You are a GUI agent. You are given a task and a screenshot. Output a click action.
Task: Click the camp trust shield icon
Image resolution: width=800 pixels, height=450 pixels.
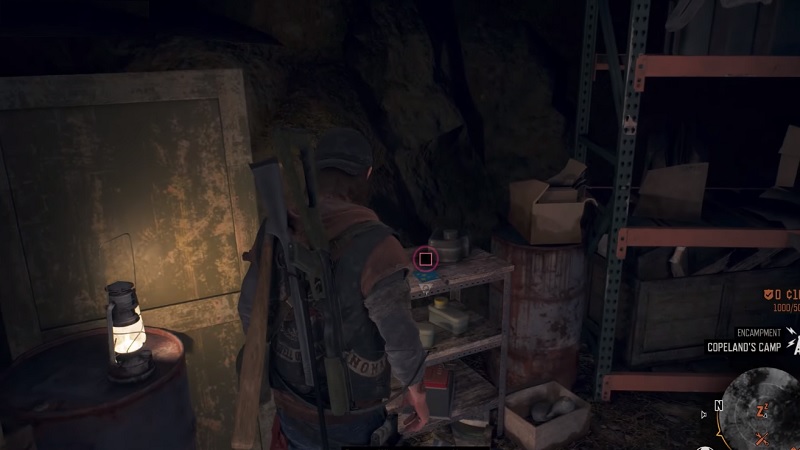(767, 295)
